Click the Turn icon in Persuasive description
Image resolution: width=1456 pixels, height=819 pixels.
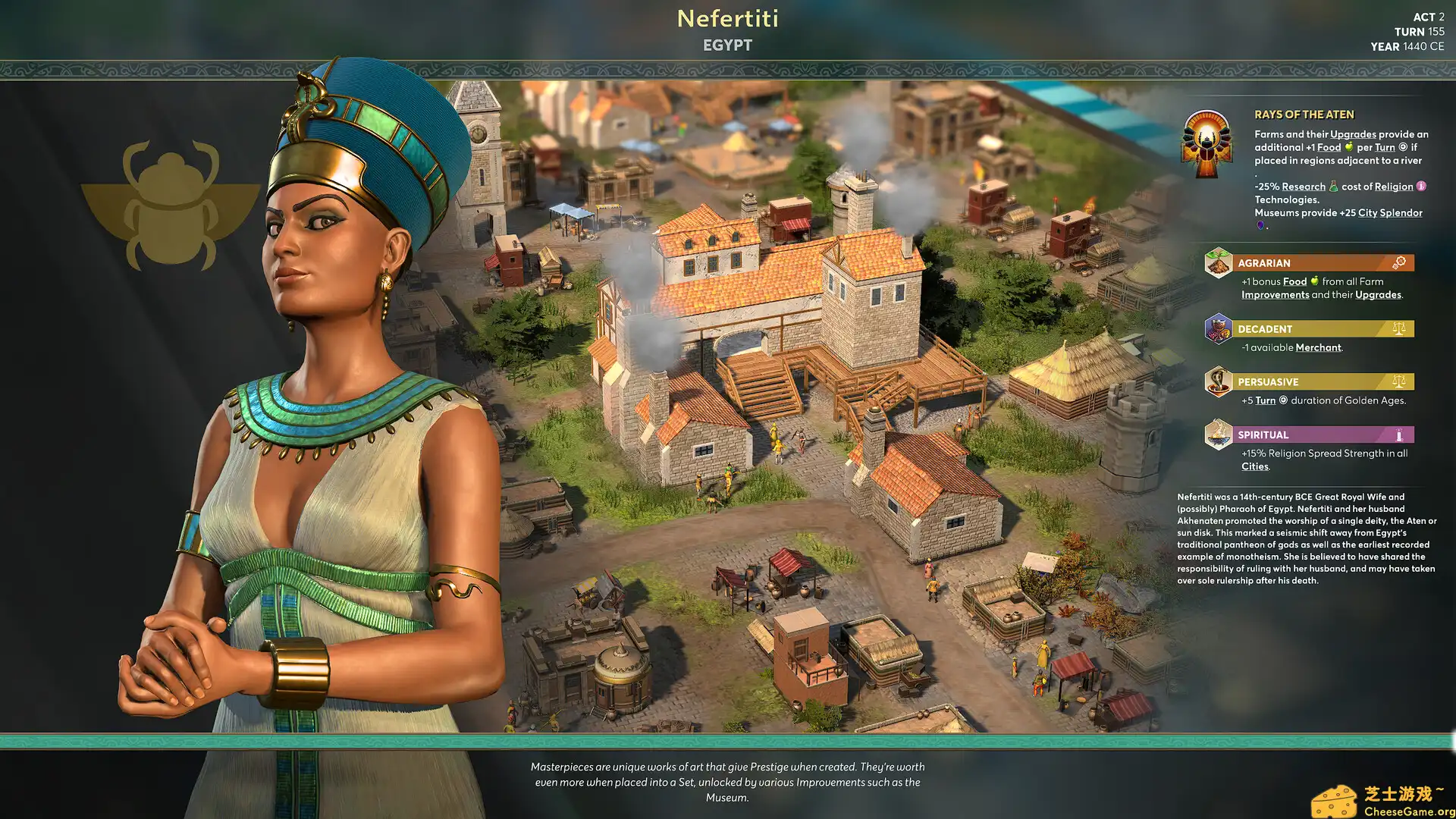tap(1282, 399)
